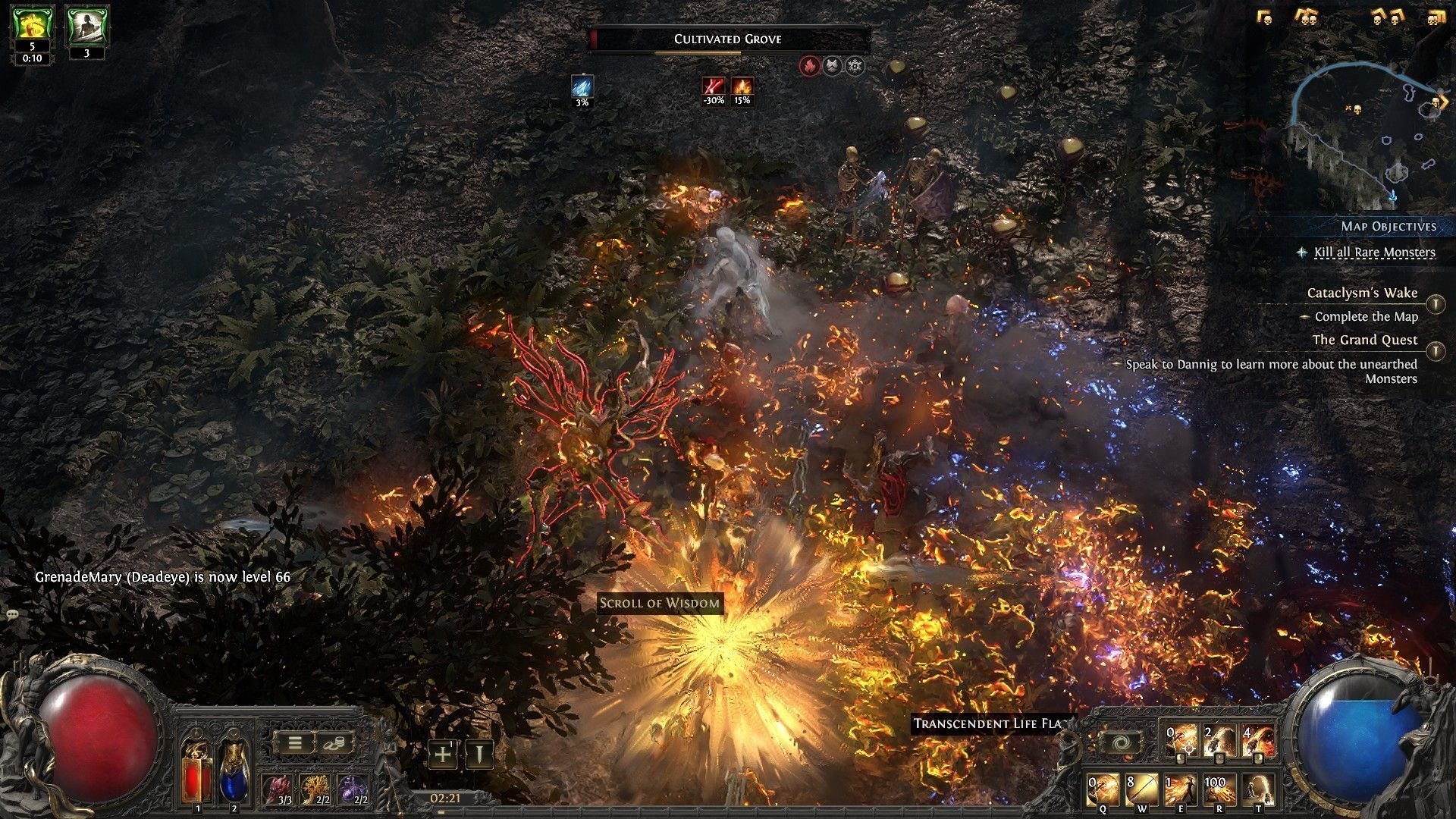Open the coins and rings shop button
The image size is (1456, 819).
pos(334,743)
